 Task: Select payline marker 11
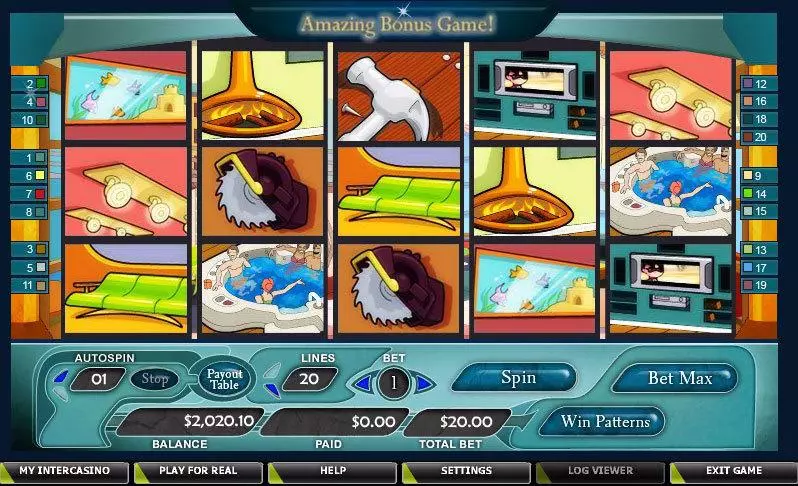pos(30,285)
